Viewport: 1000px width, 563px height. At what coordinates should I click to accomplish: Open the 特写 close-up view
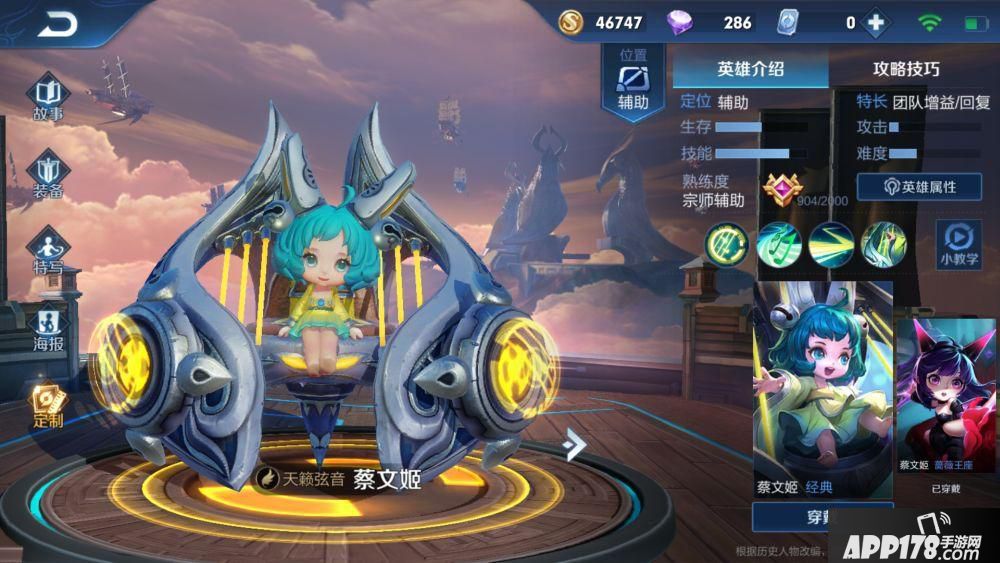coord(48,250)
